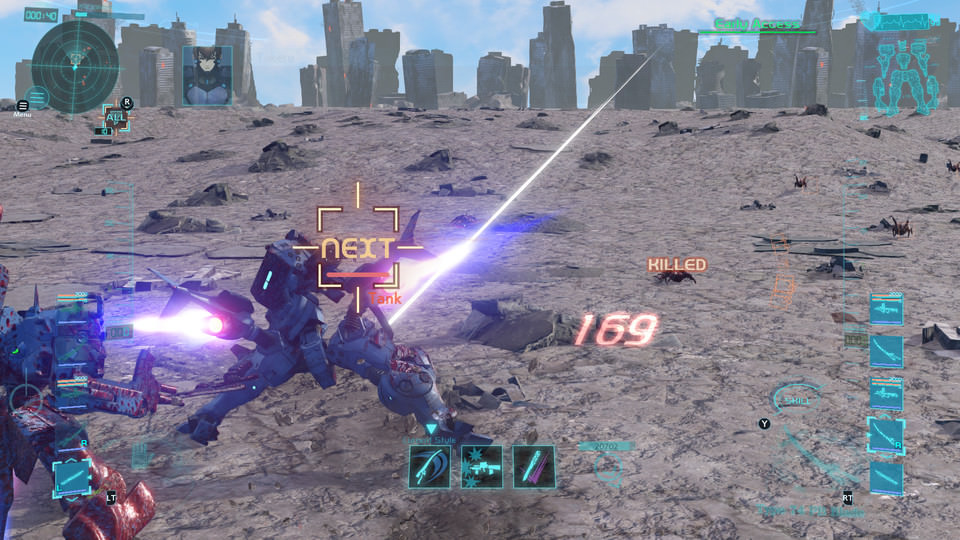Activate the sword slash style icon
Screen dimensions: 960x540
pyautogui.click(x=429, y=466)
